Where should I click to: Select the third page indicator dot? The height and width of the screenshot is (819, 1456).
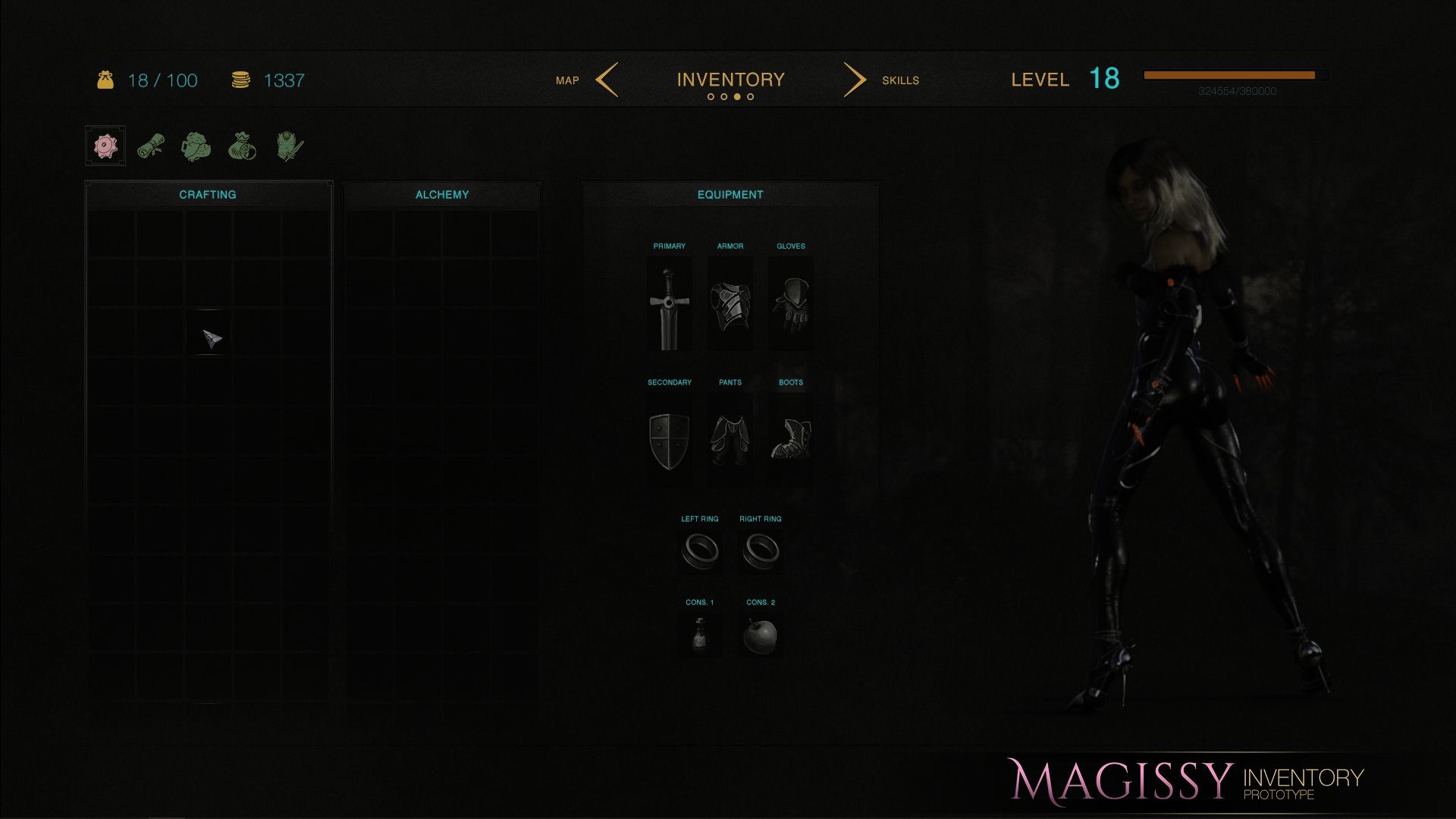click(x=737, y=97)
